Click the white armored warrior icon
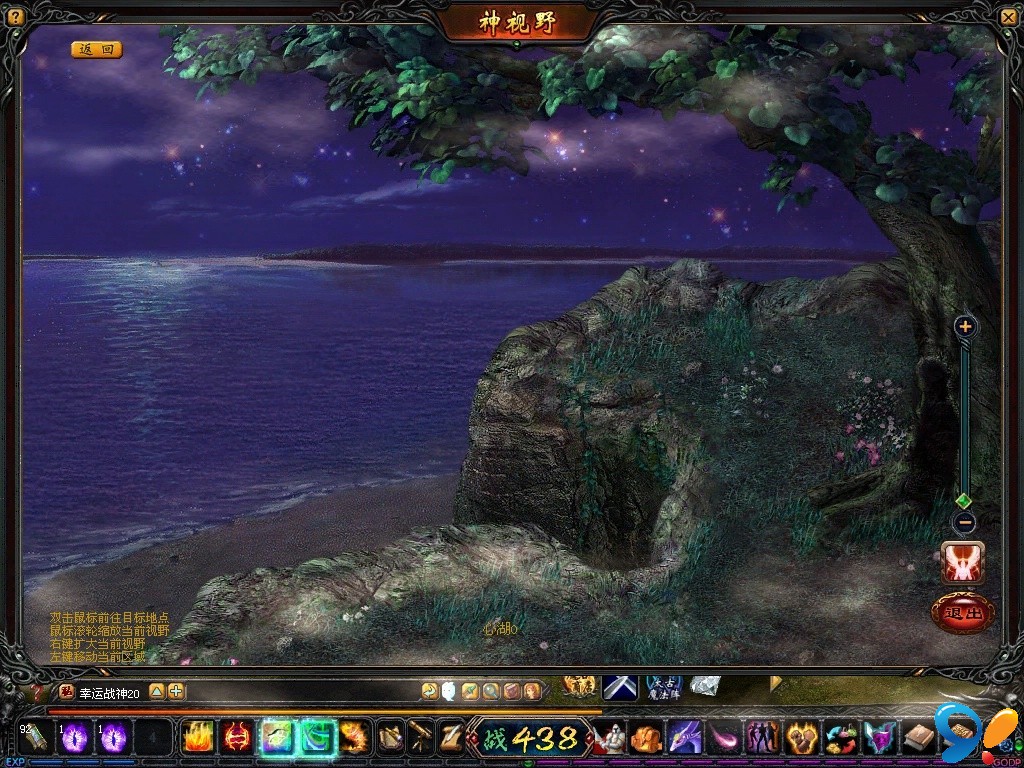 (x=611, y=738)
